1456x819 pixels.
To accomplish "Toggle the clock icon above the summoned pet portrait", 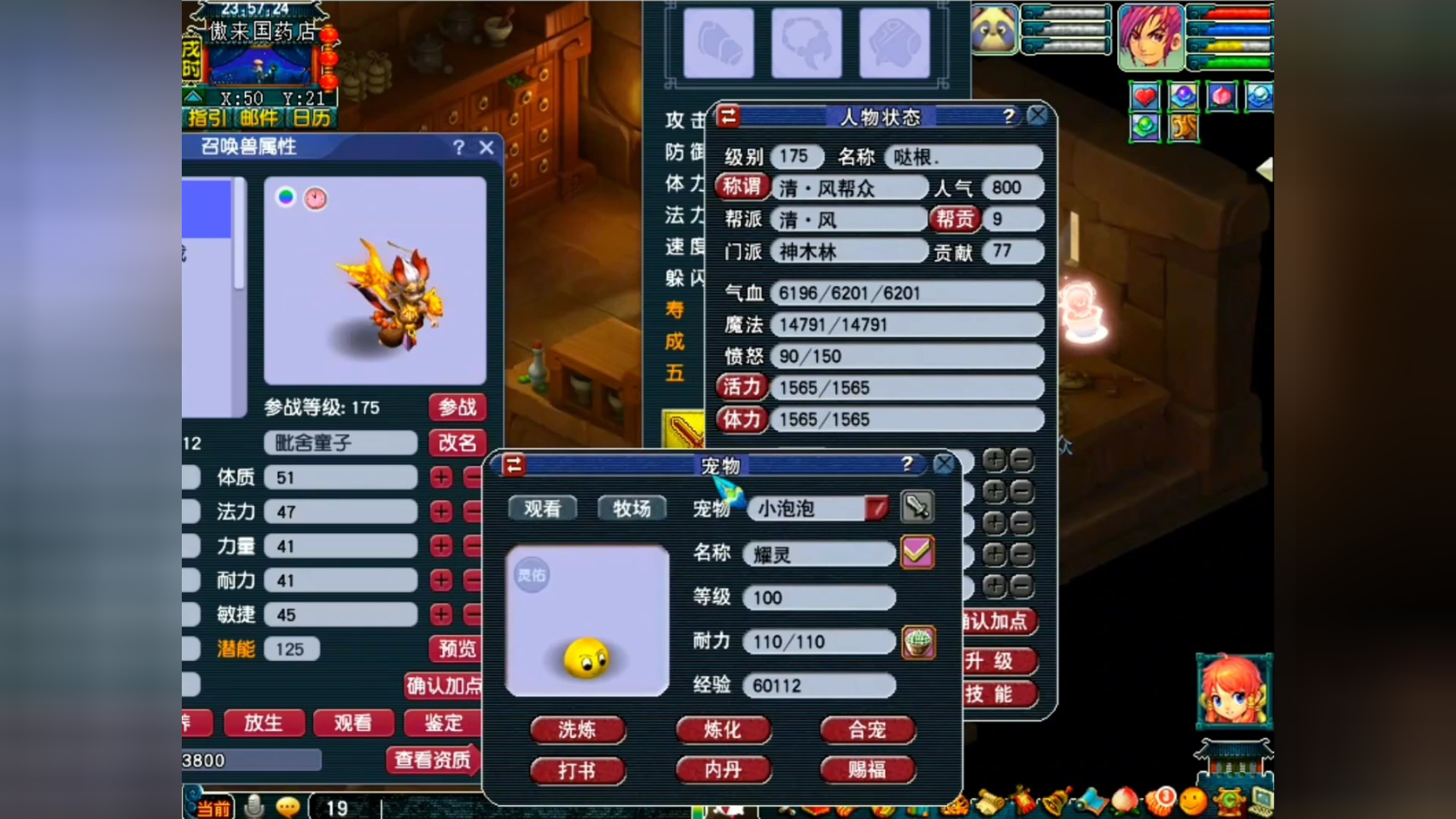I will [x=316, y=196].
